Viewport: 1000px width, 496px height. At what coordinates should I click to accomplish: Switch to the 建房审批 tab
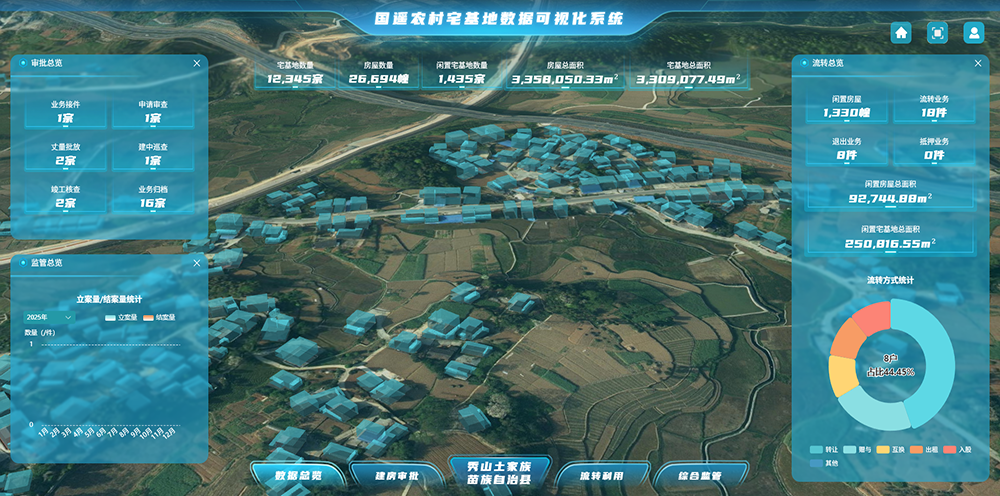pyautogui.click(x=397, y=476)
